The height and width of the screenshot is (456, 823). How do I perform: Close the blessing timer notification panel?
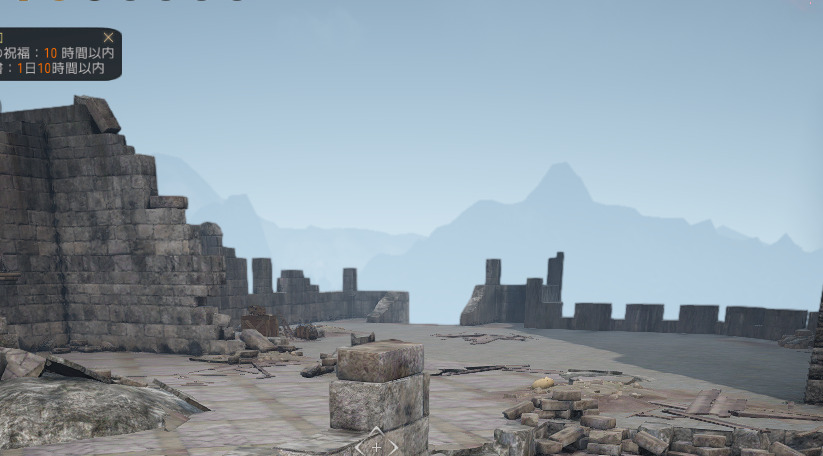[108, 37]
